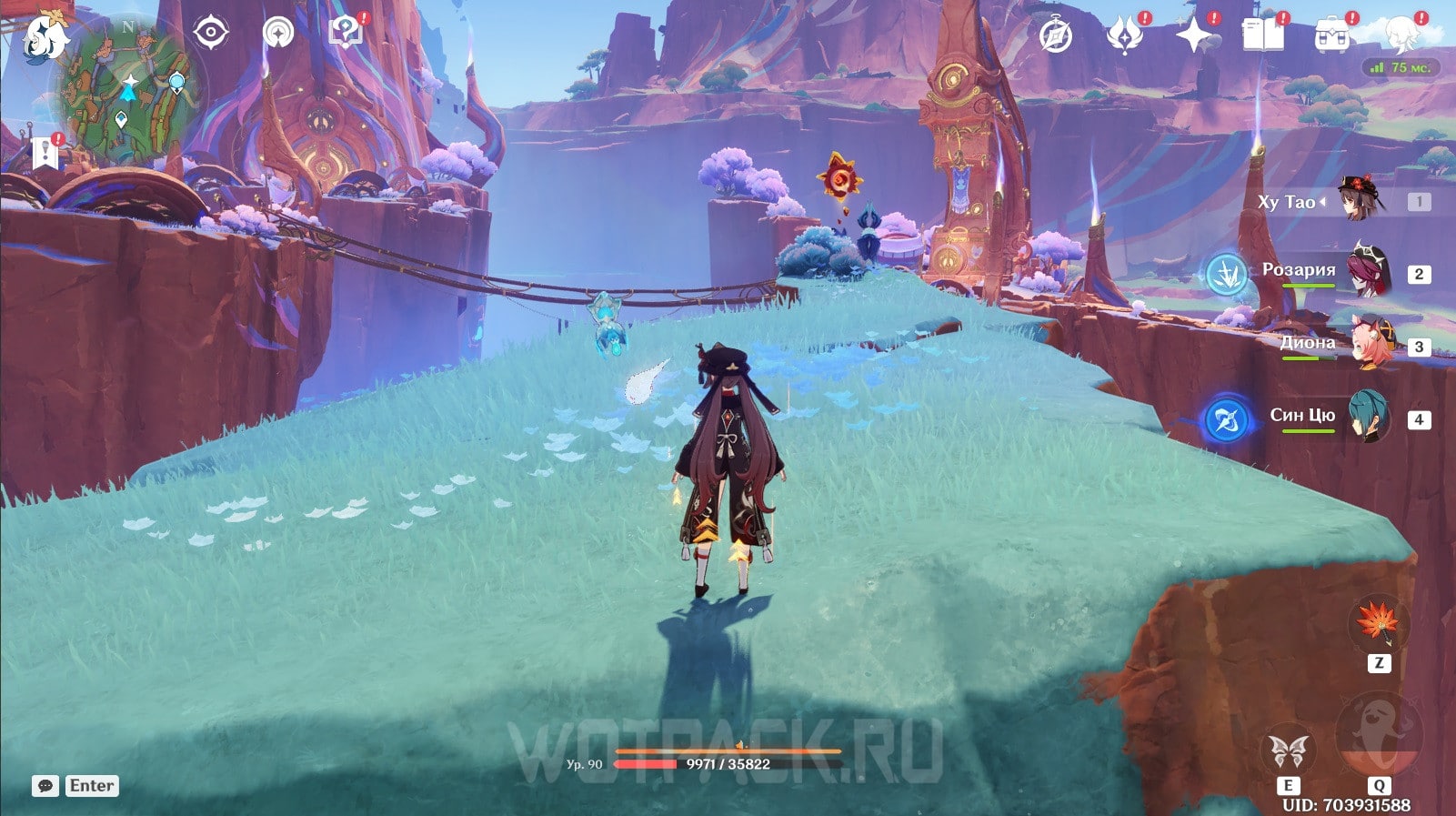Open the quest exclamation marker icon
1456x816 pixels.
point(45,153)
